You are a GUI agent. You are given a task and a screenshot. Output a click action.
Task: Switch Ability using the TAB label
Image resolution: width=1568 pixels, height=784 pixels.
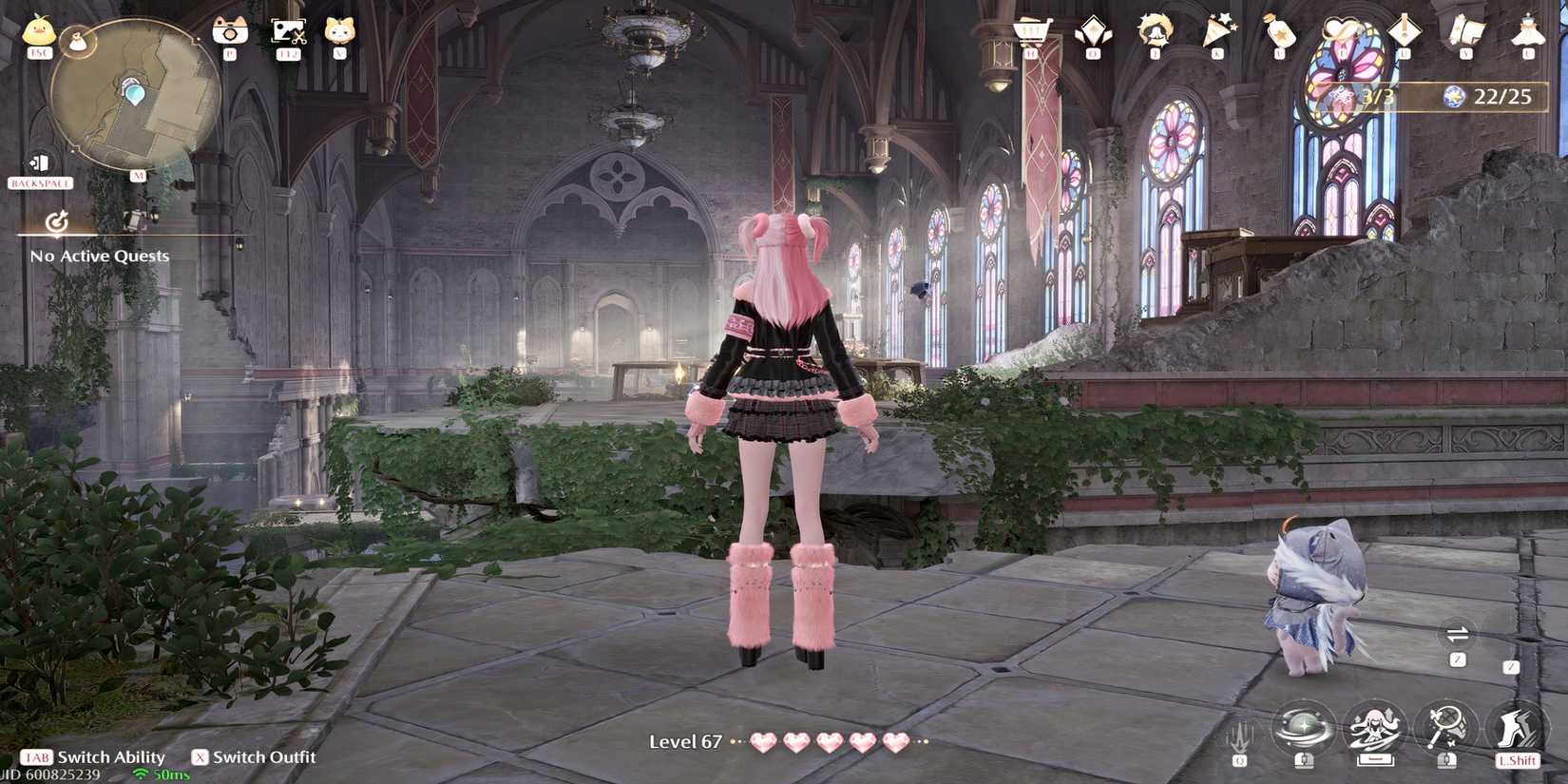[40, 757]
